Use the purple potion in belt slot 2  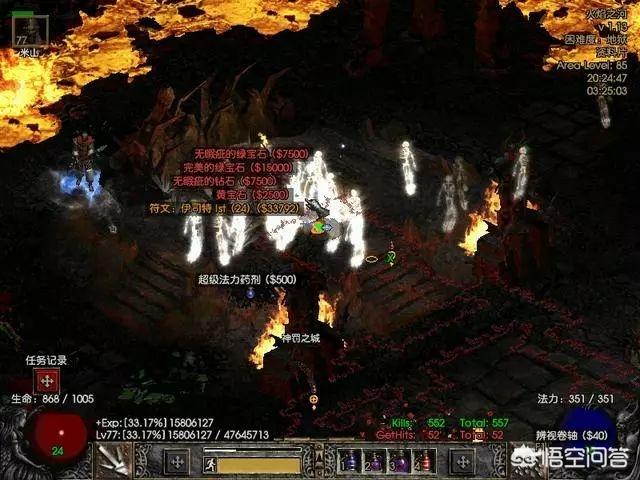pos(376,462)
